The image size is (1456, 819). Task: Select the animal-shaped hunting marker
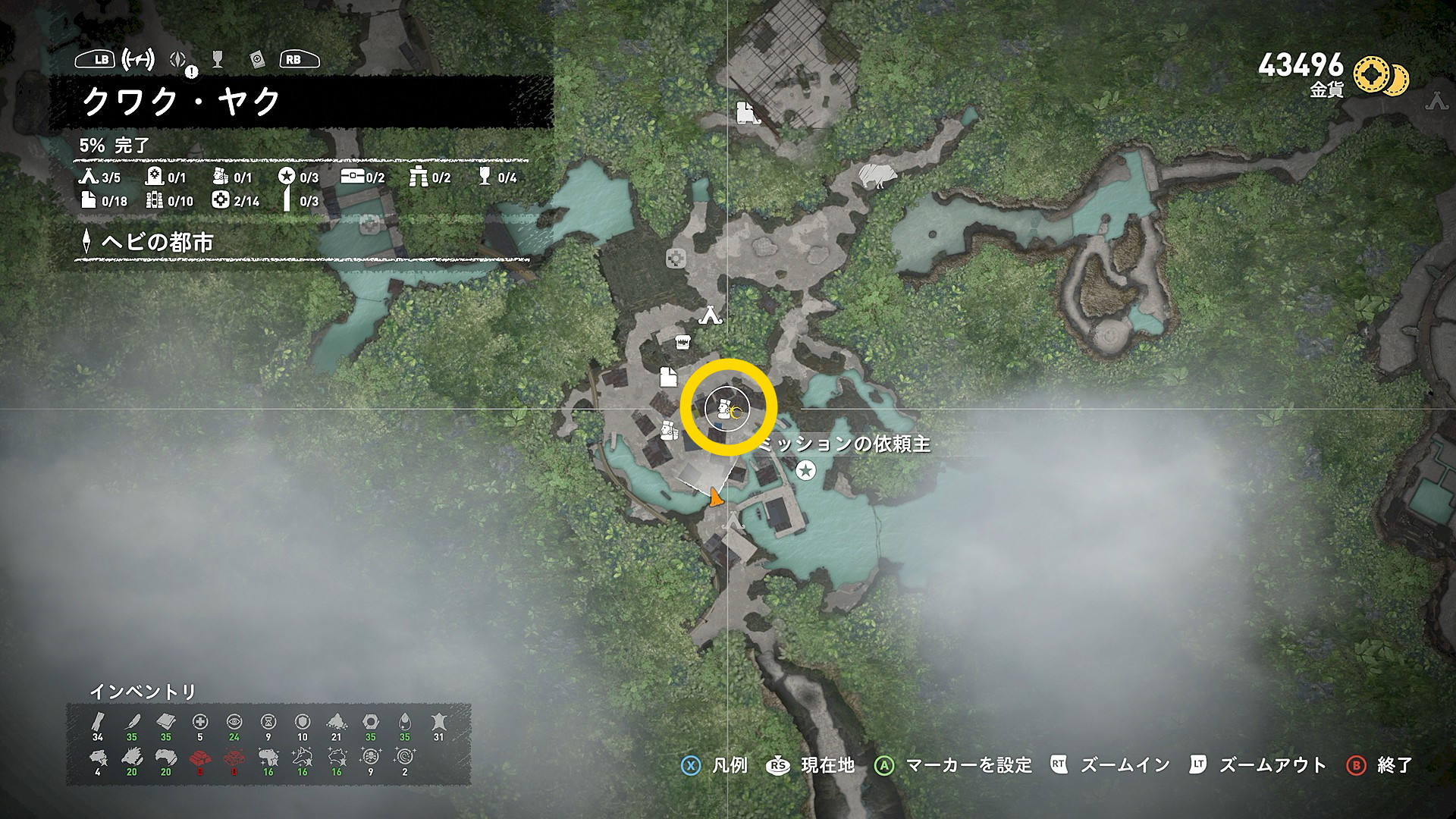click(x=878, y=176)
